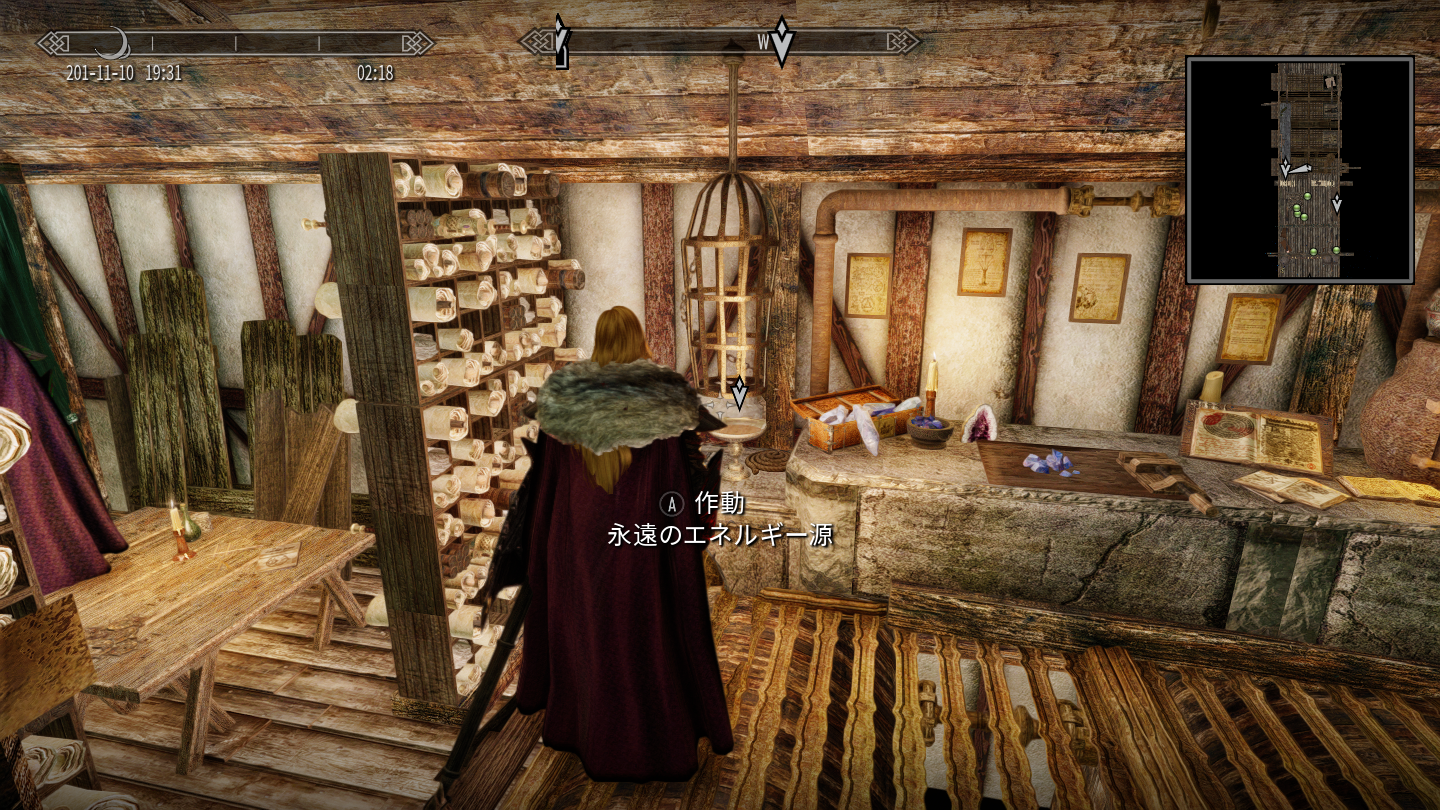Click the moon phase icon on the clock bar
1440x810 pixels.
pos(113,43)
